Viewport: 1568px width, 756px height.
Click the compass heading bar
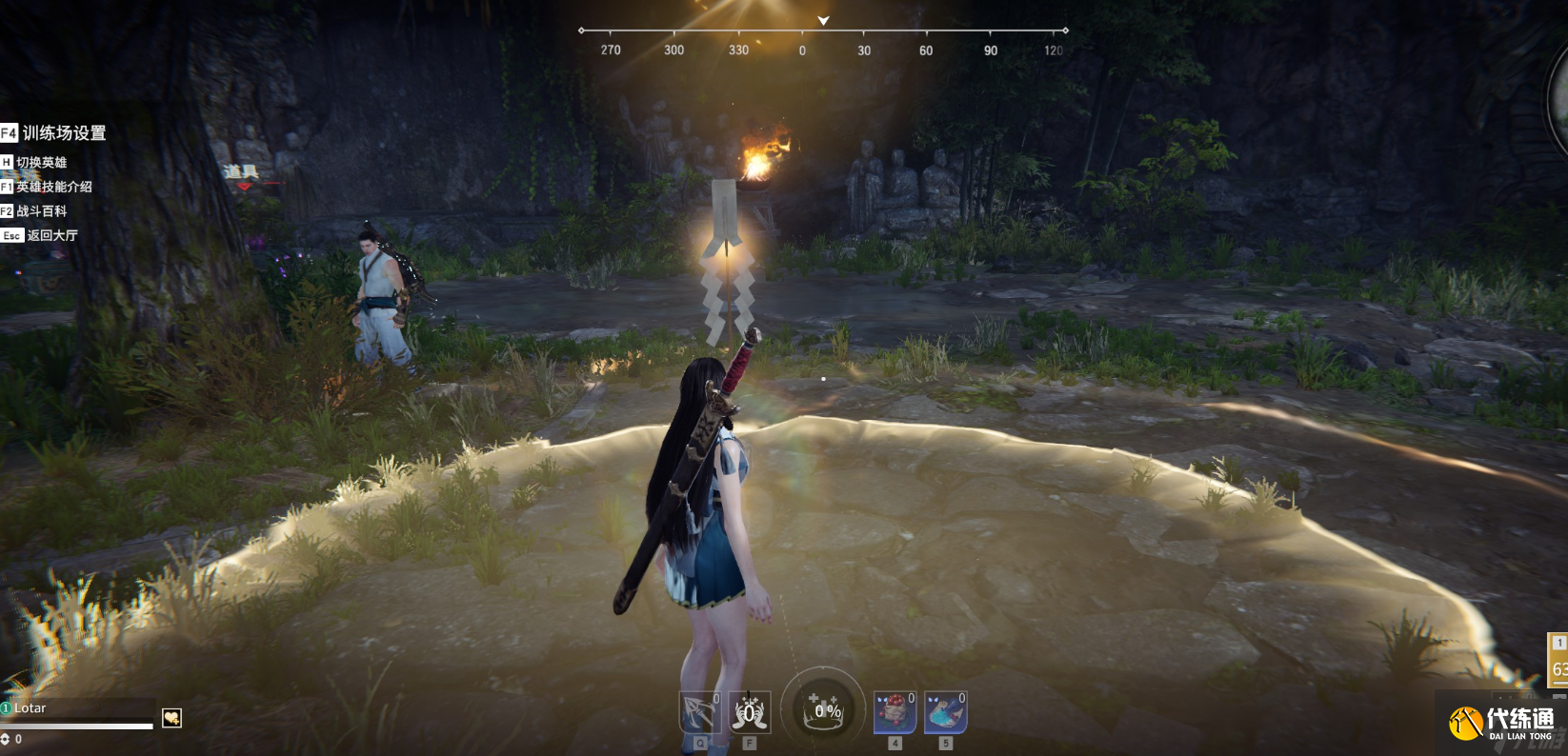pos(823,38)
